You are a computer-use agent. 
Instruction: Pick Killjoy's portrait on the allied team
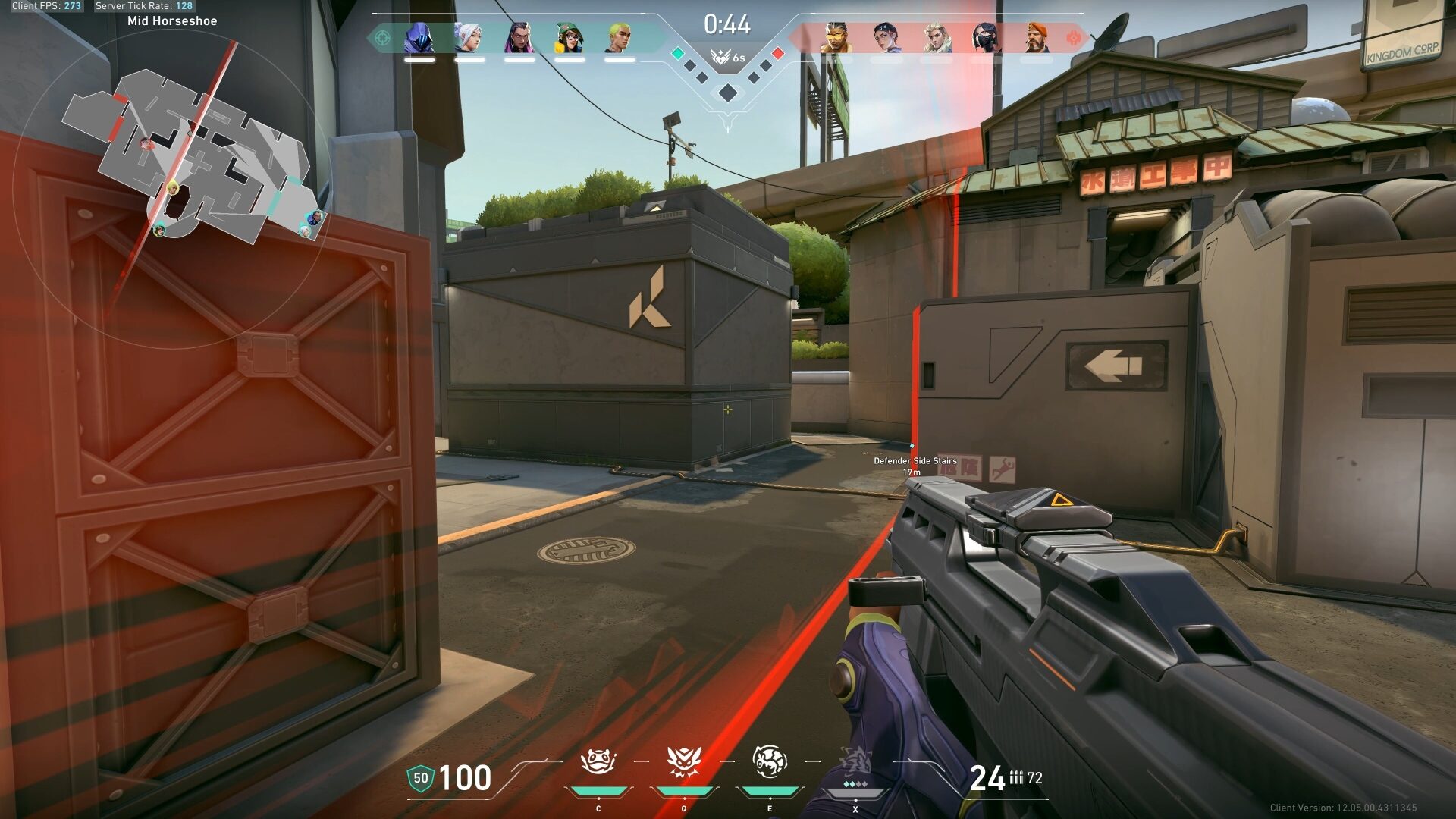[569, 37]
